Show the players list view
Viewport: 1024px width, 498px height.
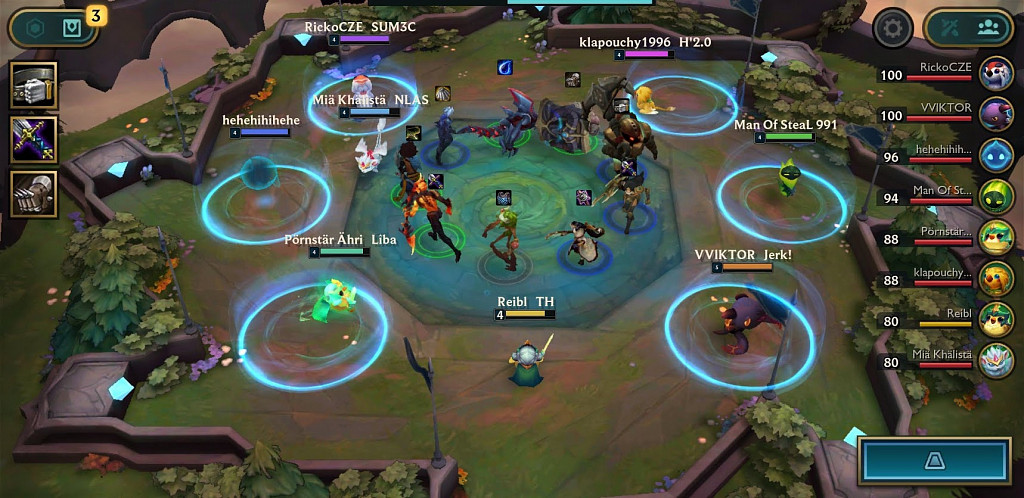[x=988, y=28]
